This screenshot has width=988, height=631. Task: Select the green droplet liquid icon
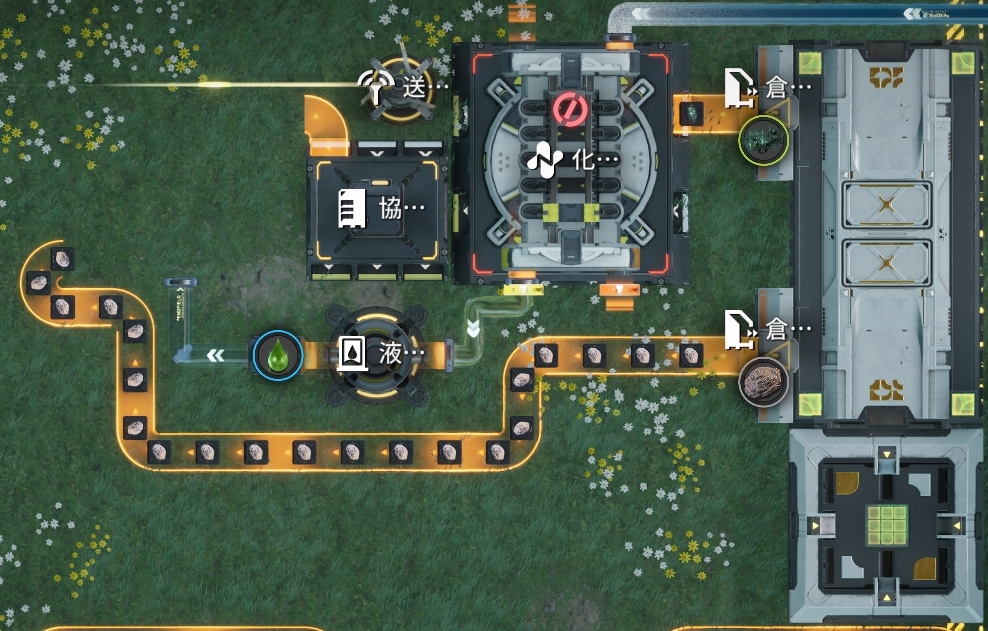pos(277,355)
